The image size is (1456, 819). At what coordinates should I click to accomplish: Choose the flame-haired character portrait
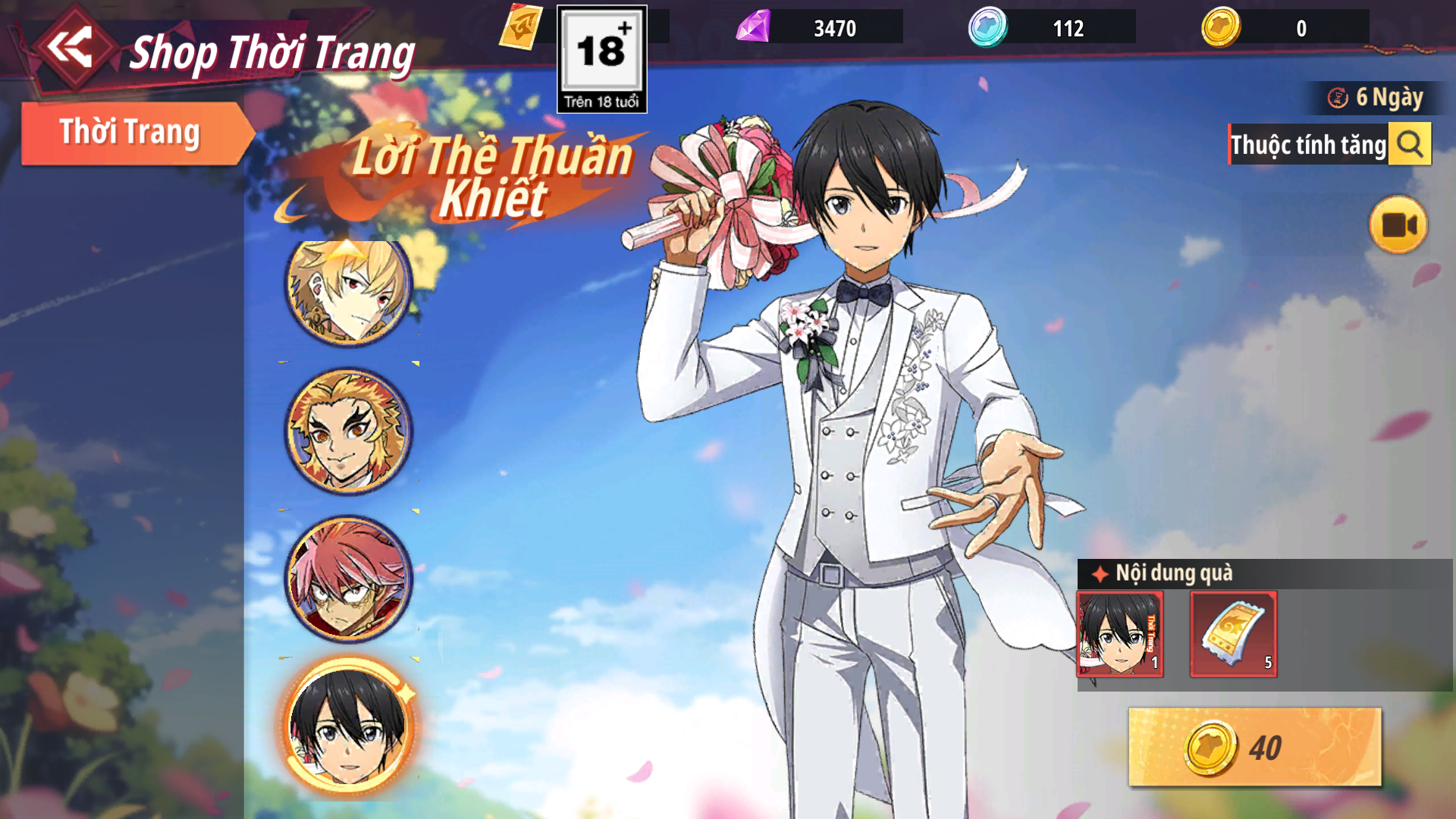[x=348, y=431]
